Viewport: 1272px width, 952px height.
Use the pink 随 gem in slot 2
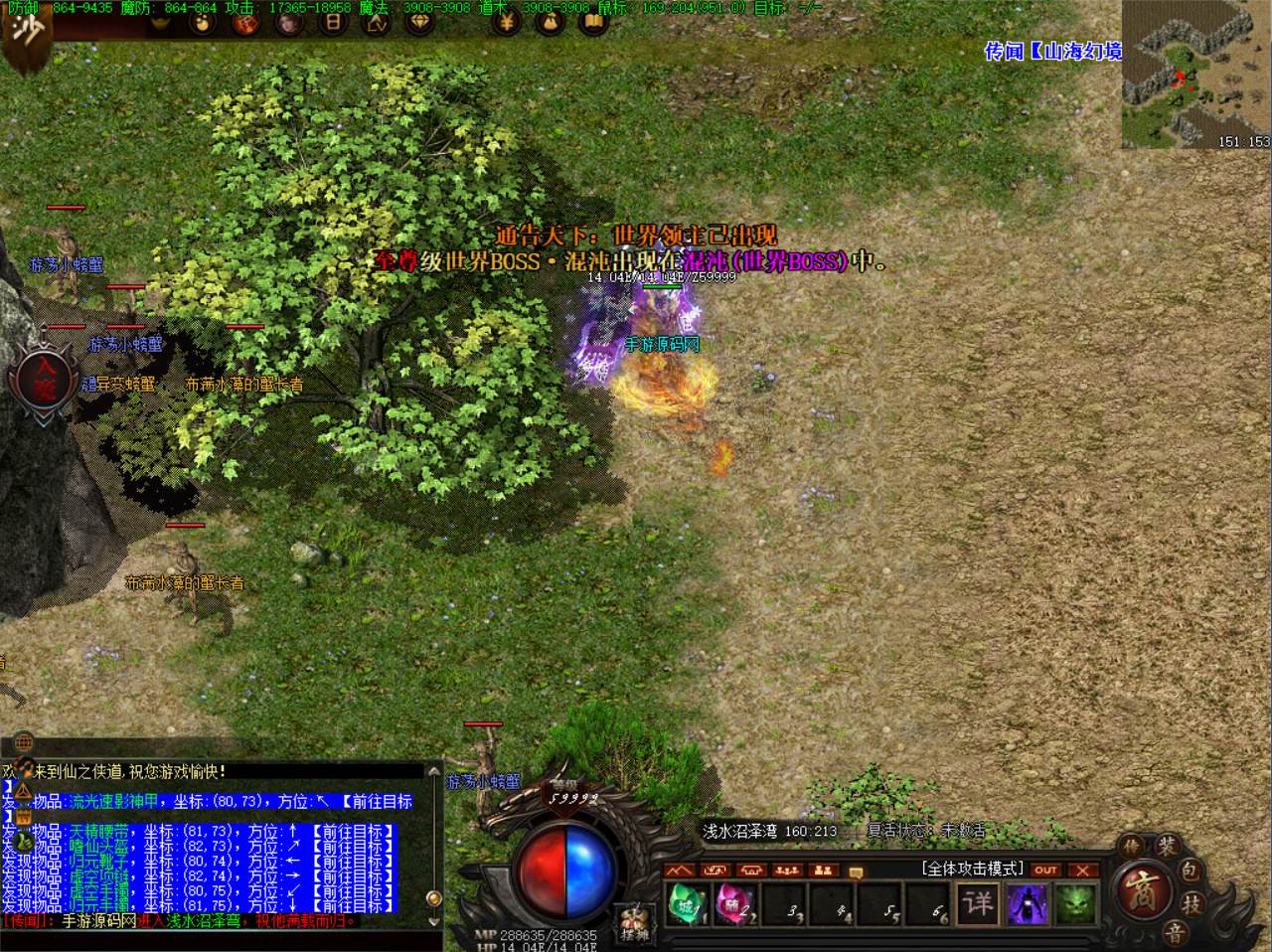(x=733, y=905)
